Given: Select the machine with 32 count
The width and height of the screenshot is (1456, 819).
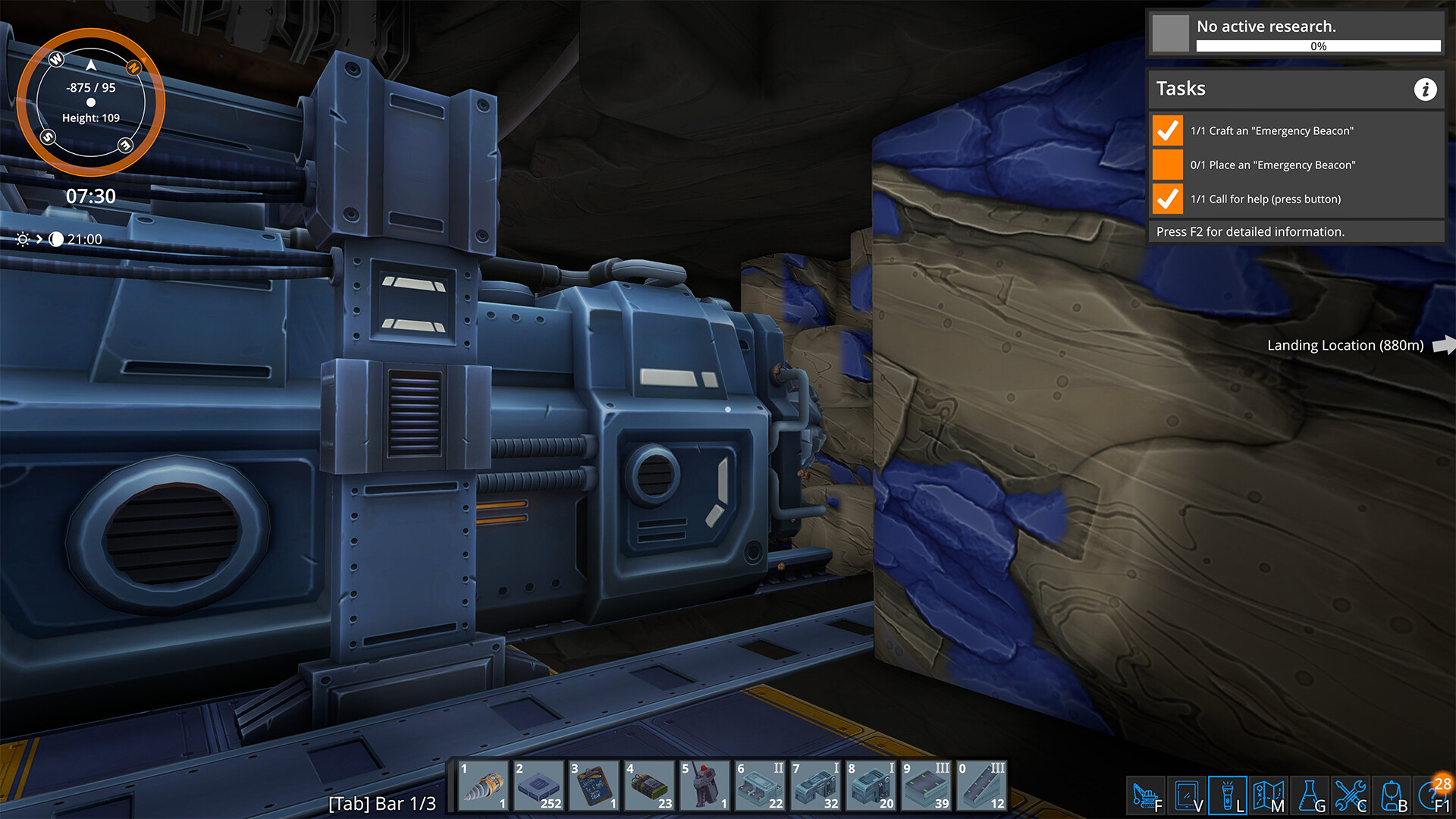Looking at the screenshot, I should coord(816,786).
